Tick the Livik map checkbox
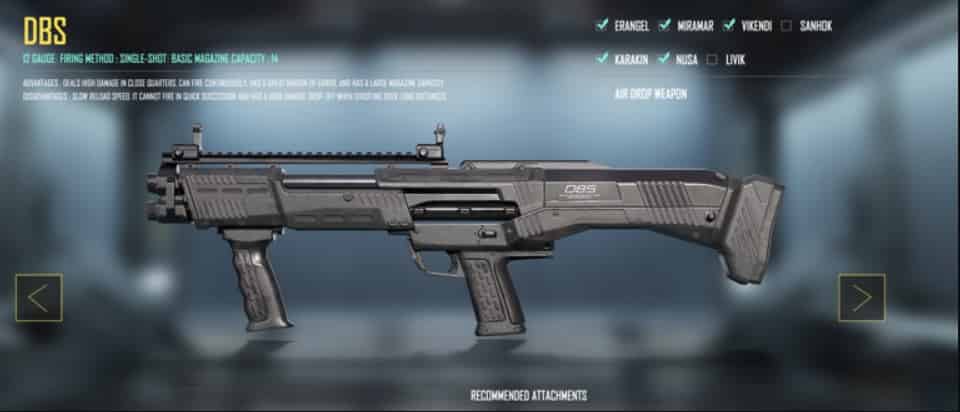Screen dimensions: 960x412 (x=712, y=59)
